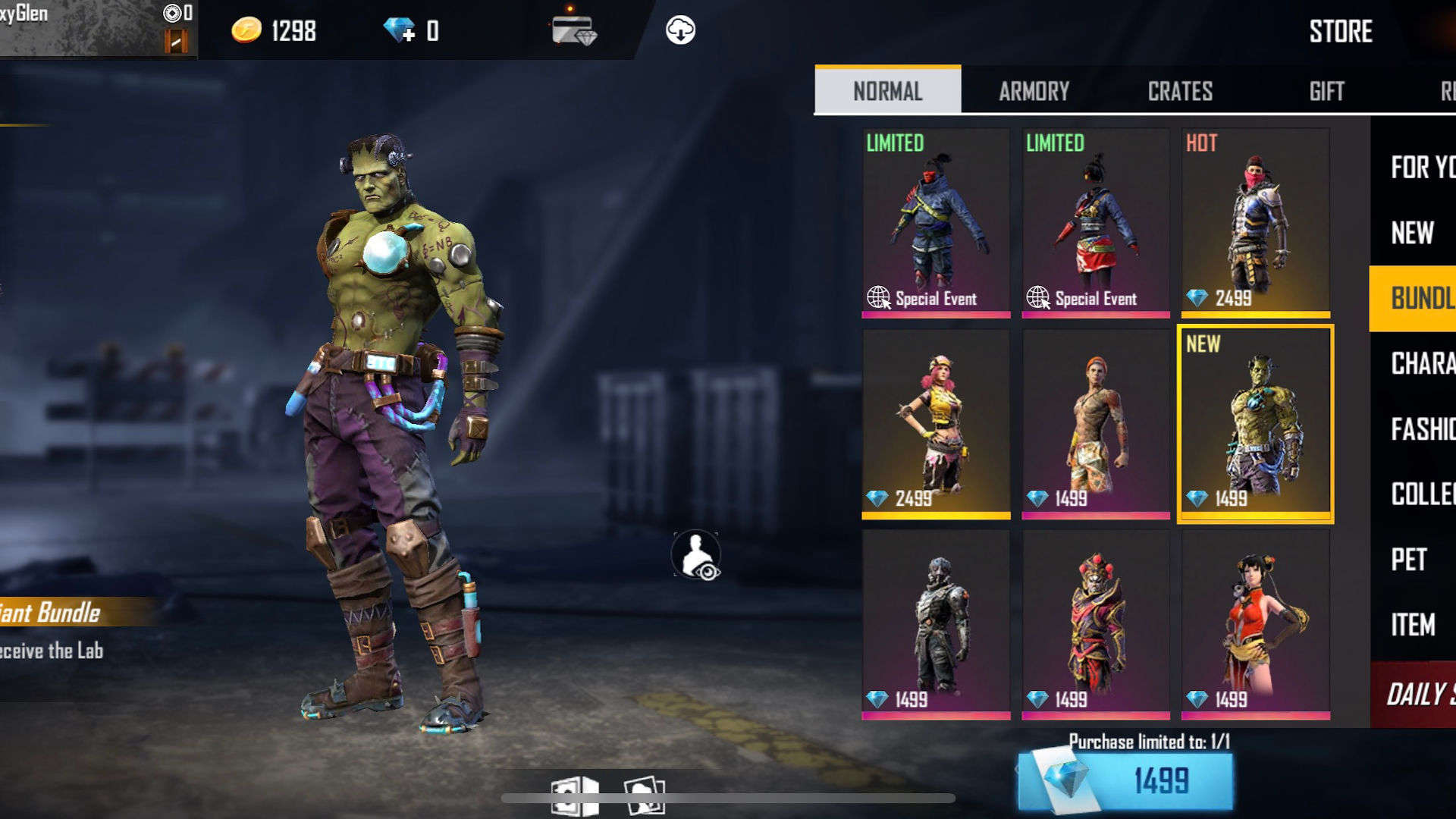
Task: Choose the HOT 2499 diamond bundle
Action: tap(1255, 223)
